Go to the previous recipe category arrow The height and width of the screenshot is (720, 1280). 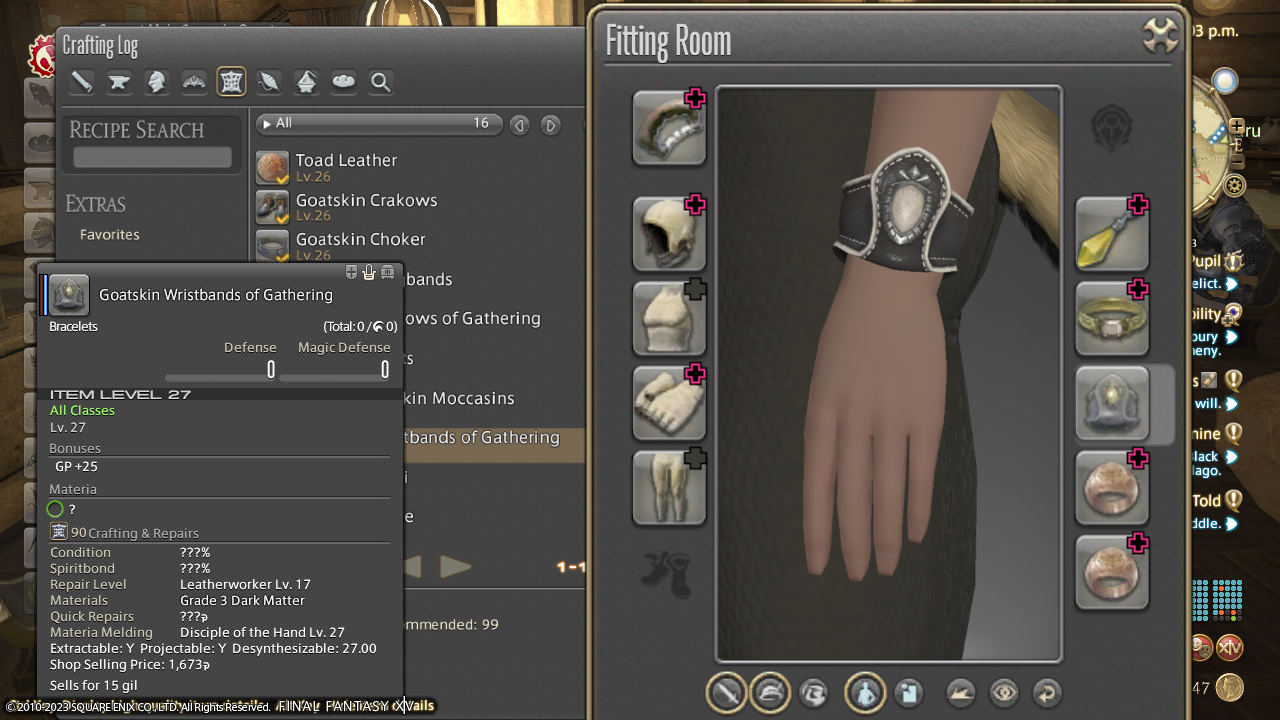tap(519, 125)
